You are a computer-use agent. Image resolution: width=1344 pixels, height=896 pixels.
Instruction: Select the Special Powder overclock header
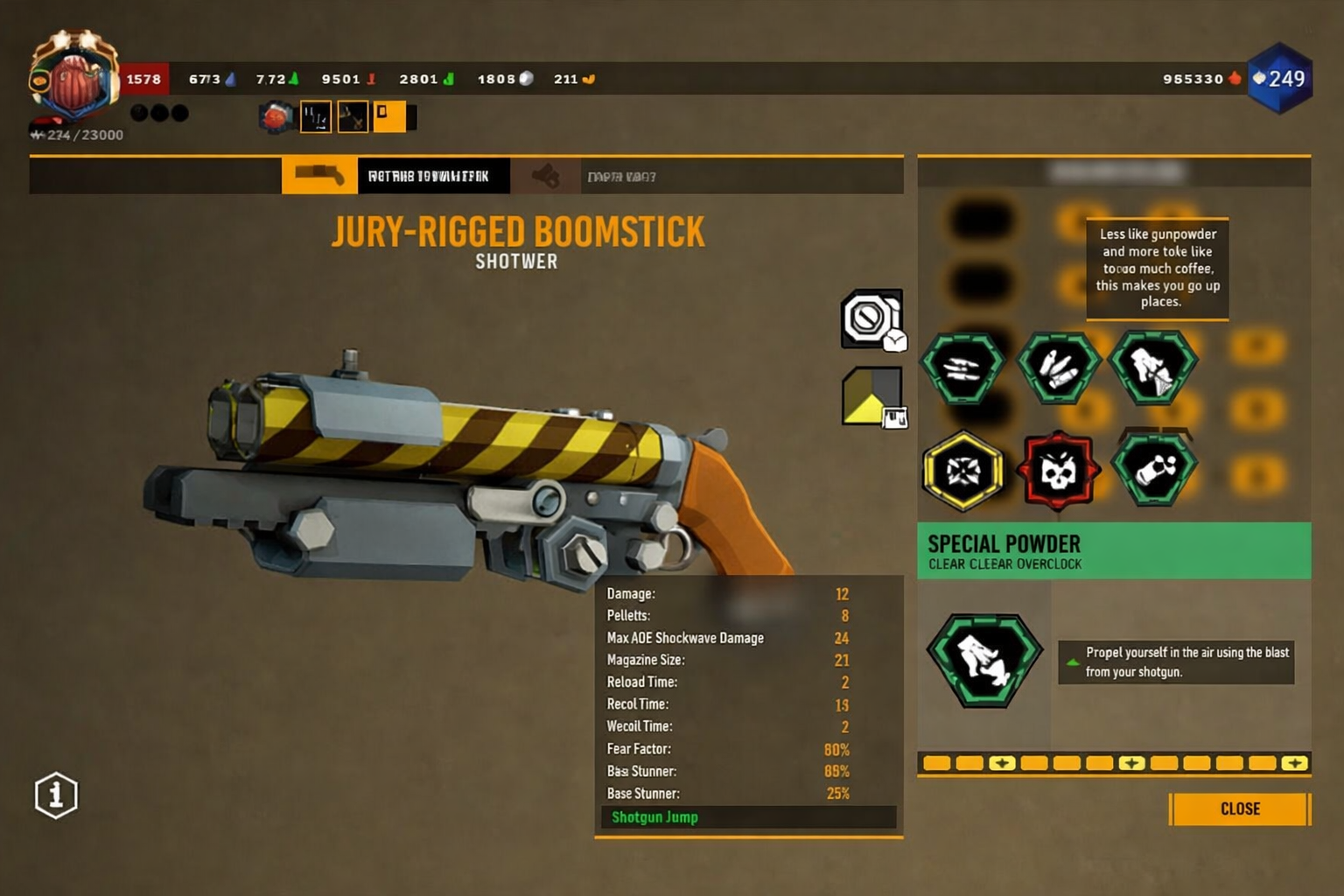(x=1113, y=551)
